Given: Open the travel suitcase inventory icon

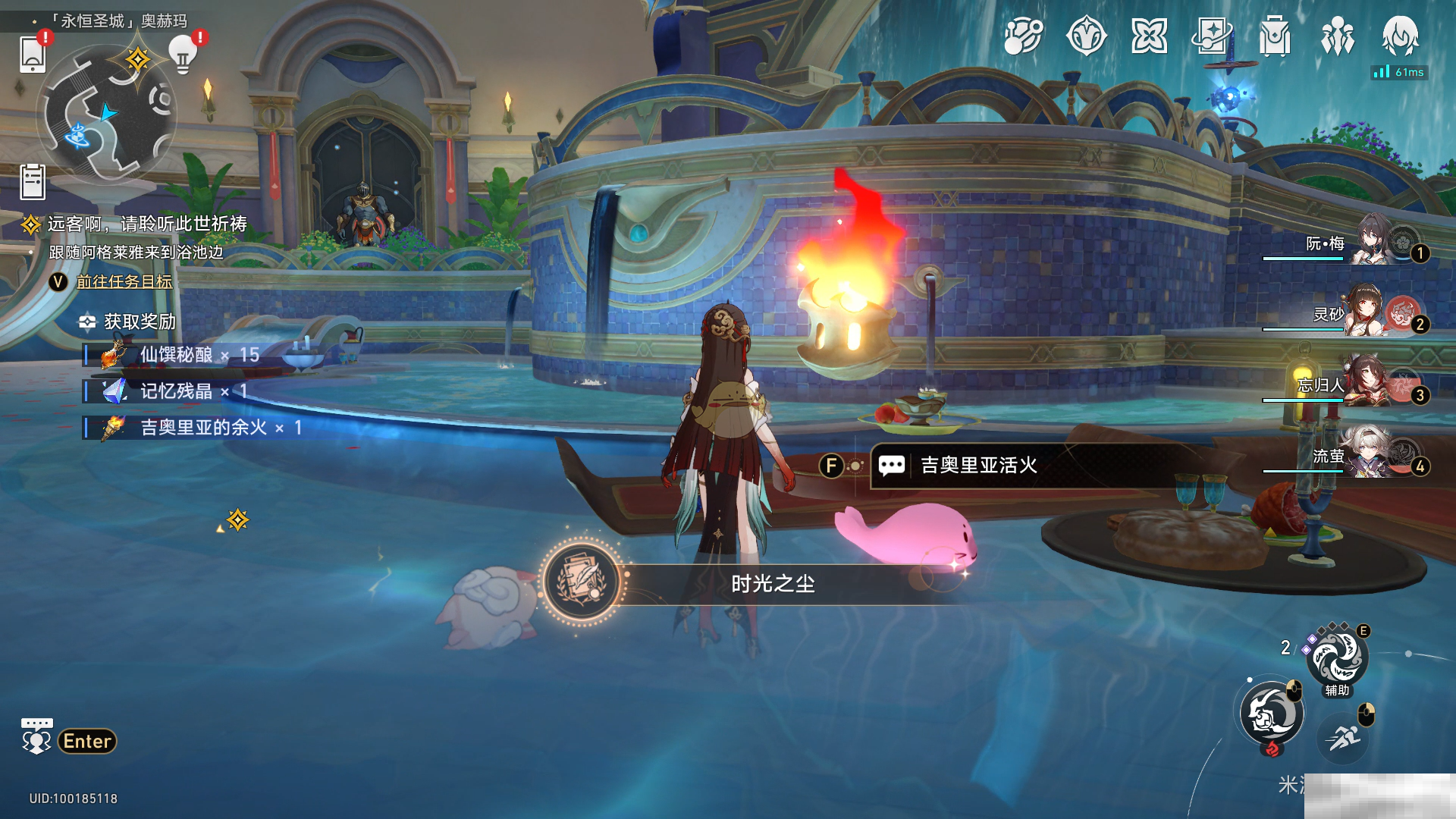Looking at the screenshot, I should click(x=1275, y=36).
